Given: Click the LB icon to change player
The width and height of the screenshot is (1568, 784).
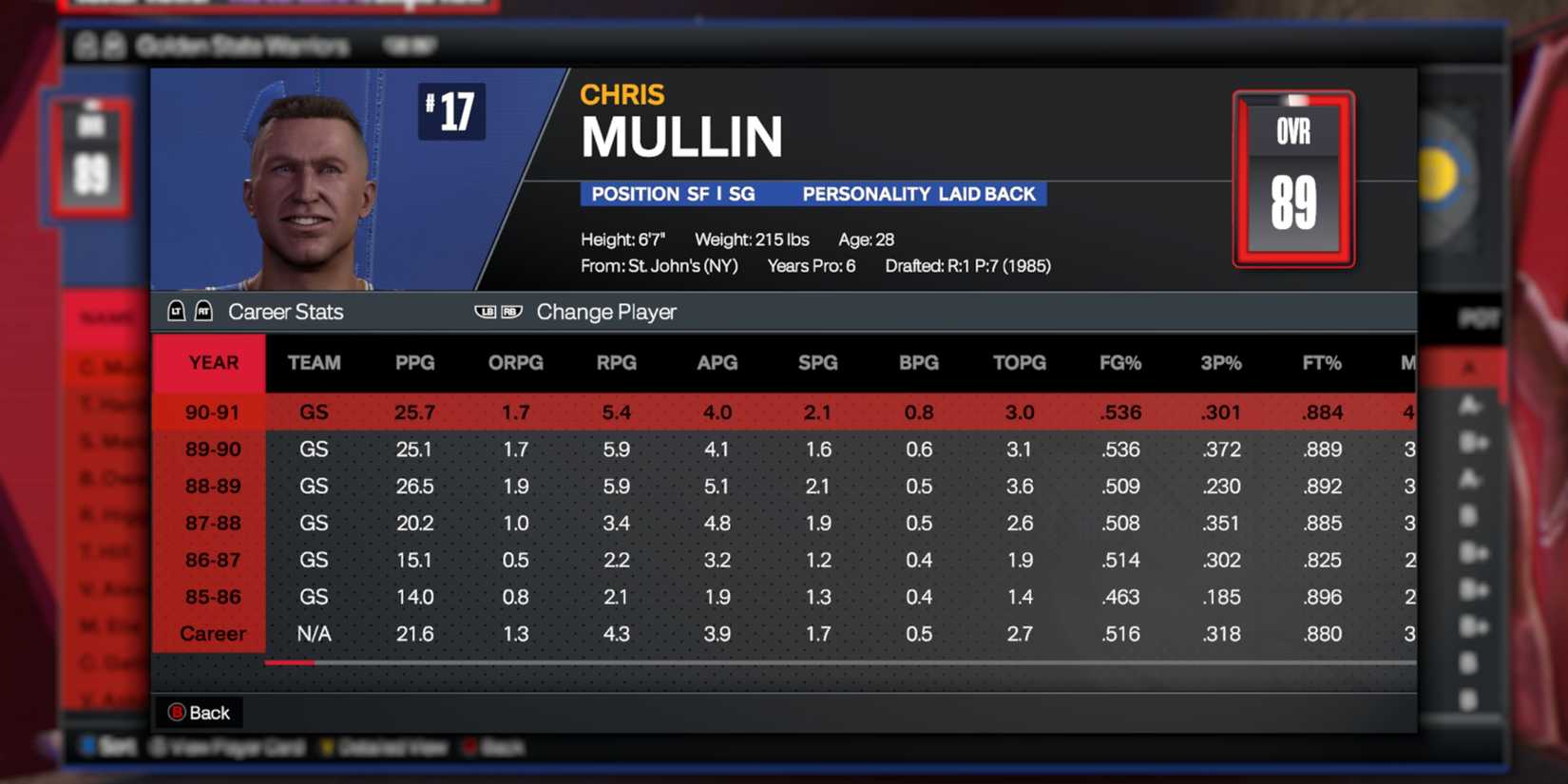Looking at the screenshot, I should tap(485, 311).
